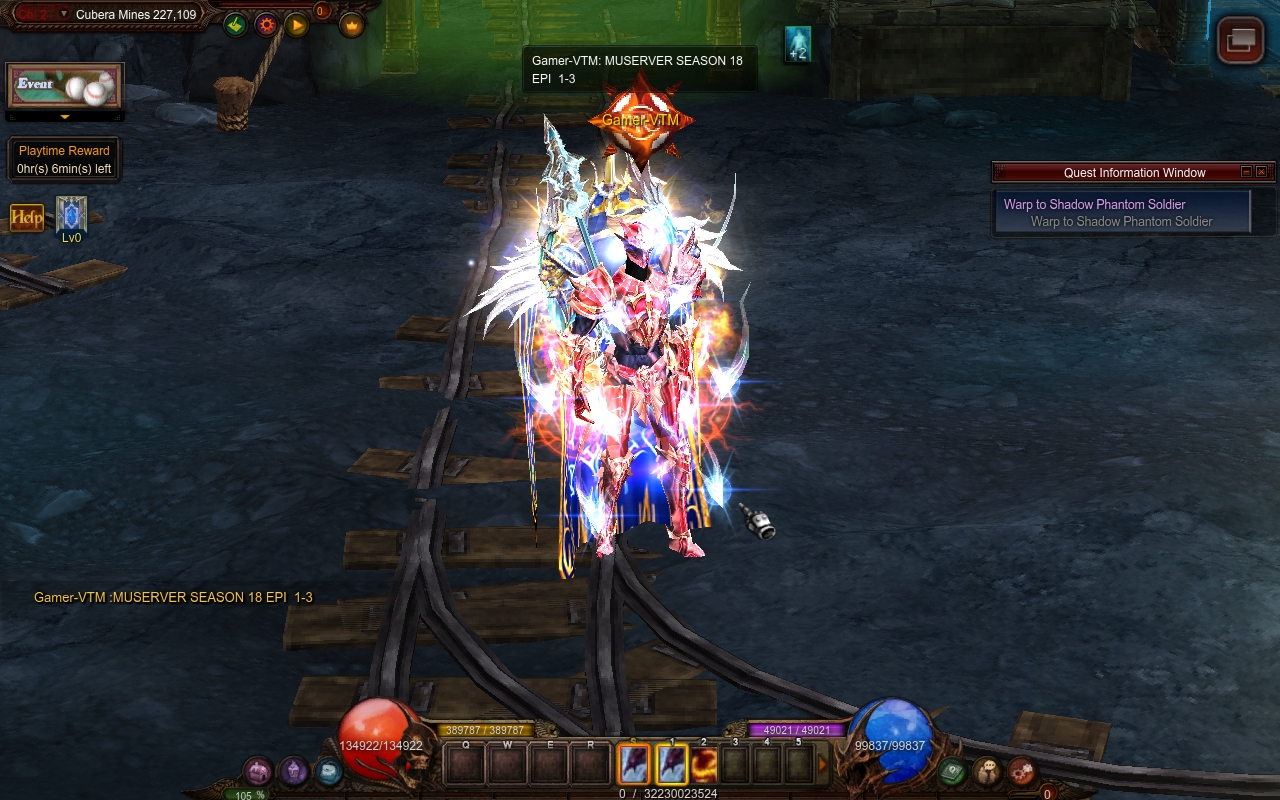Select the blue crystal Lv0 banner icon

[71, 215]
